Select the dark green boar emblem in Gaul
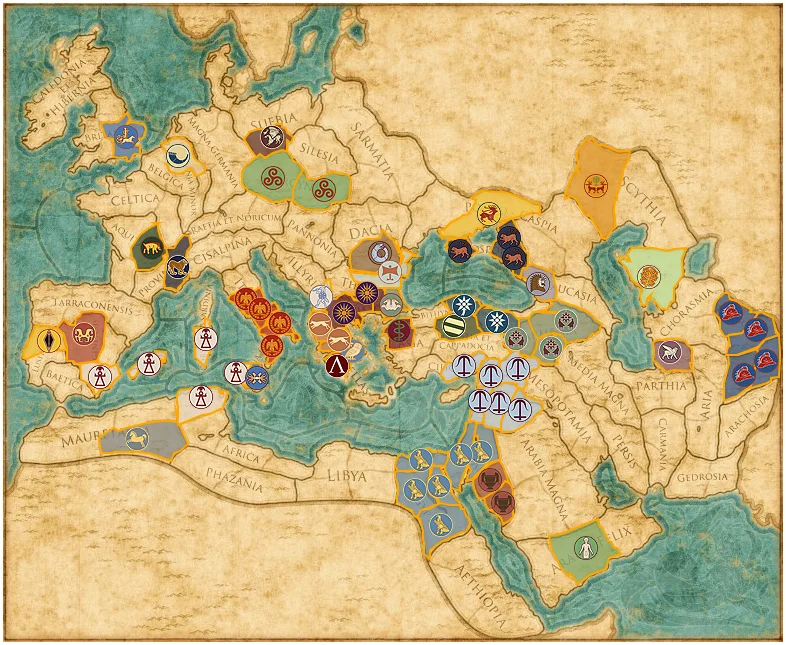The width and height of the screenshot is (786, 645). (x=149, y=251)
